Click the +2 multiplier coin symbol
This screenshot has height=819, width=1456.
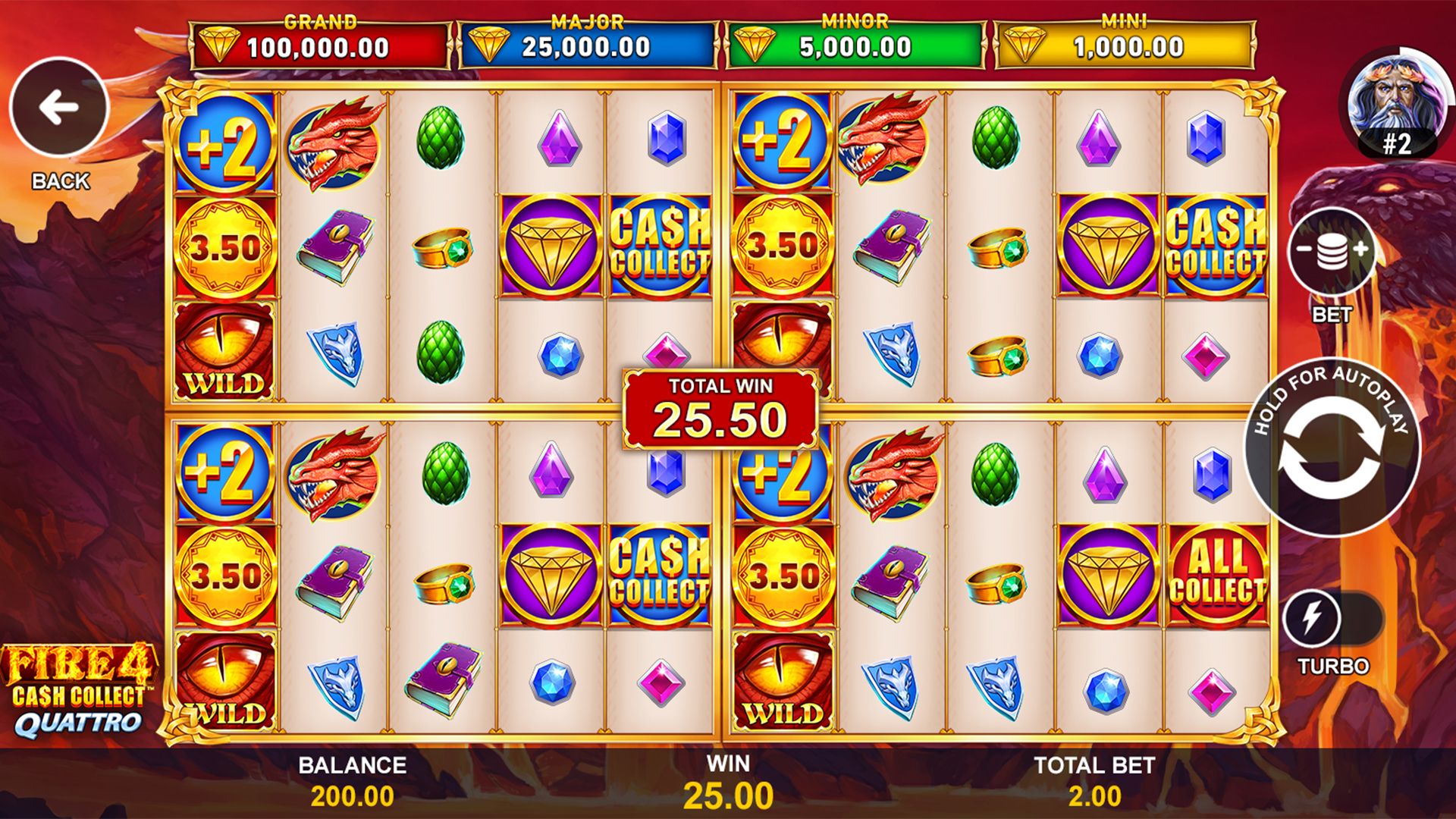pyautogui.click(x=224, y=144)
